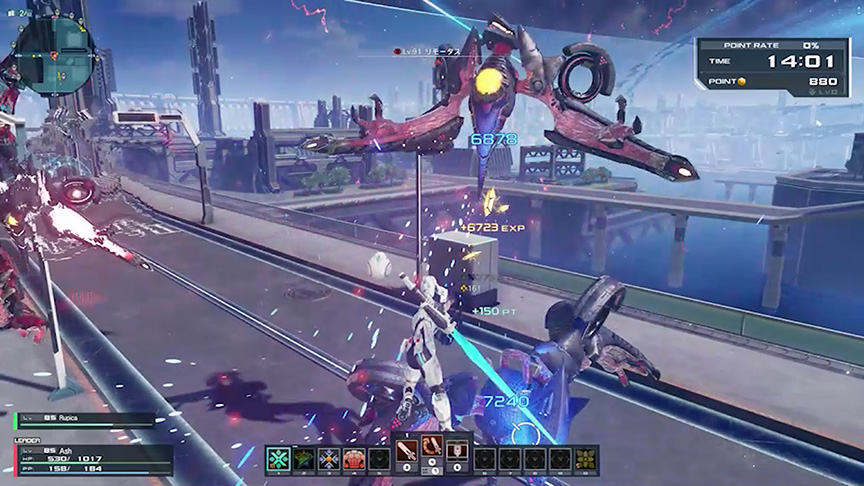Use the blue and orange snowflake skill

tap(329, 458)
